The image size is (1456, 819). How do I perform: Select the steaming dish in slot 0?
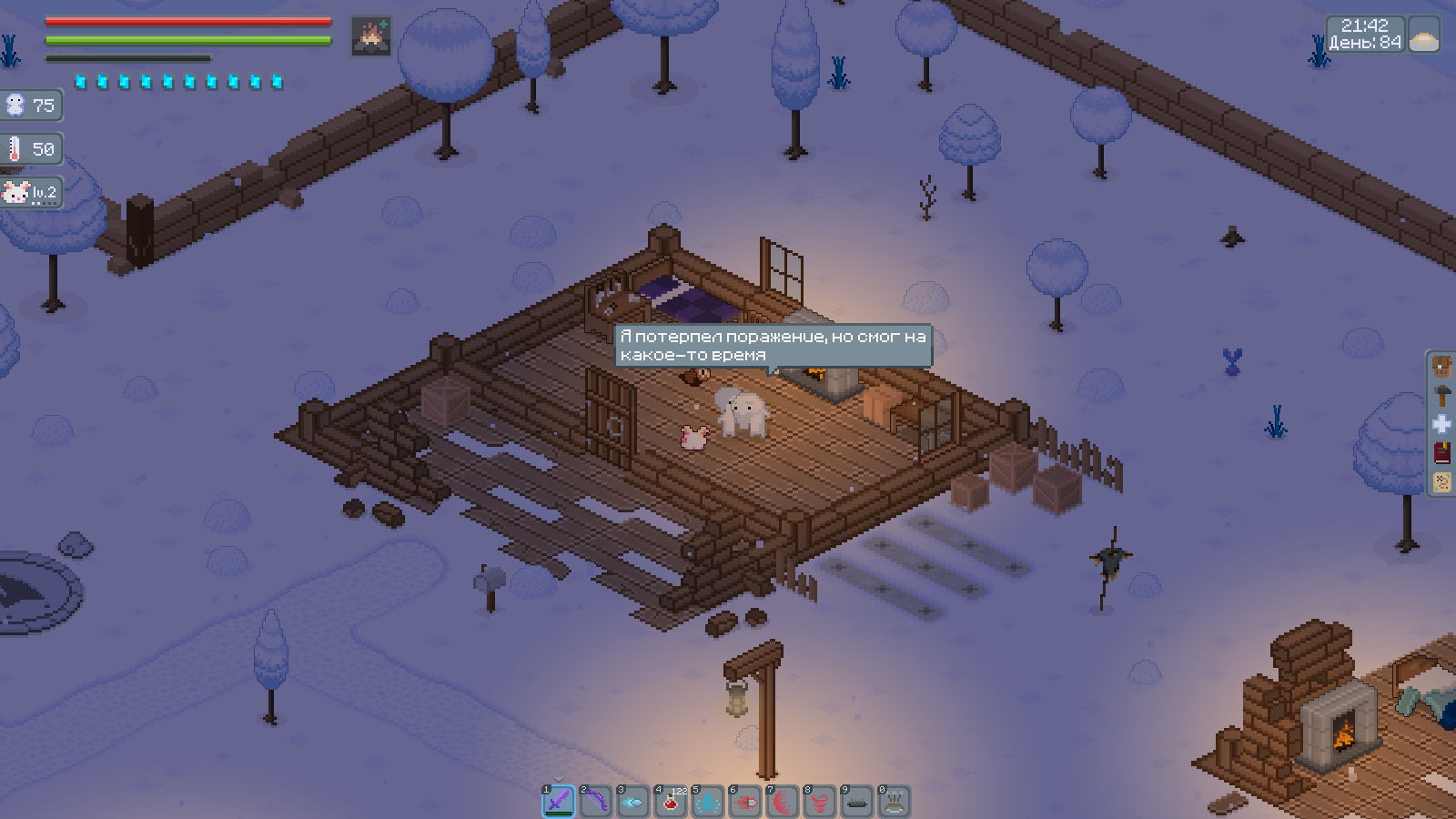pos(895,802)
